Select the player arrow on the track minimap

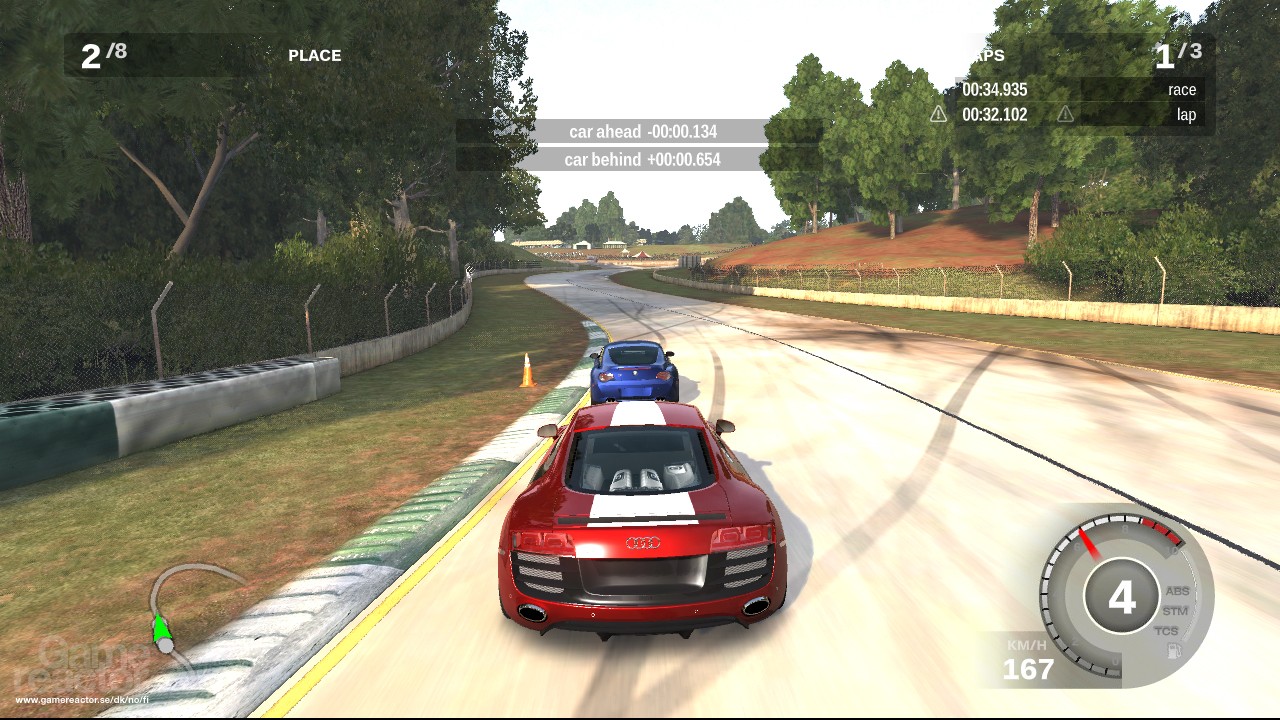tap(160, 630)
